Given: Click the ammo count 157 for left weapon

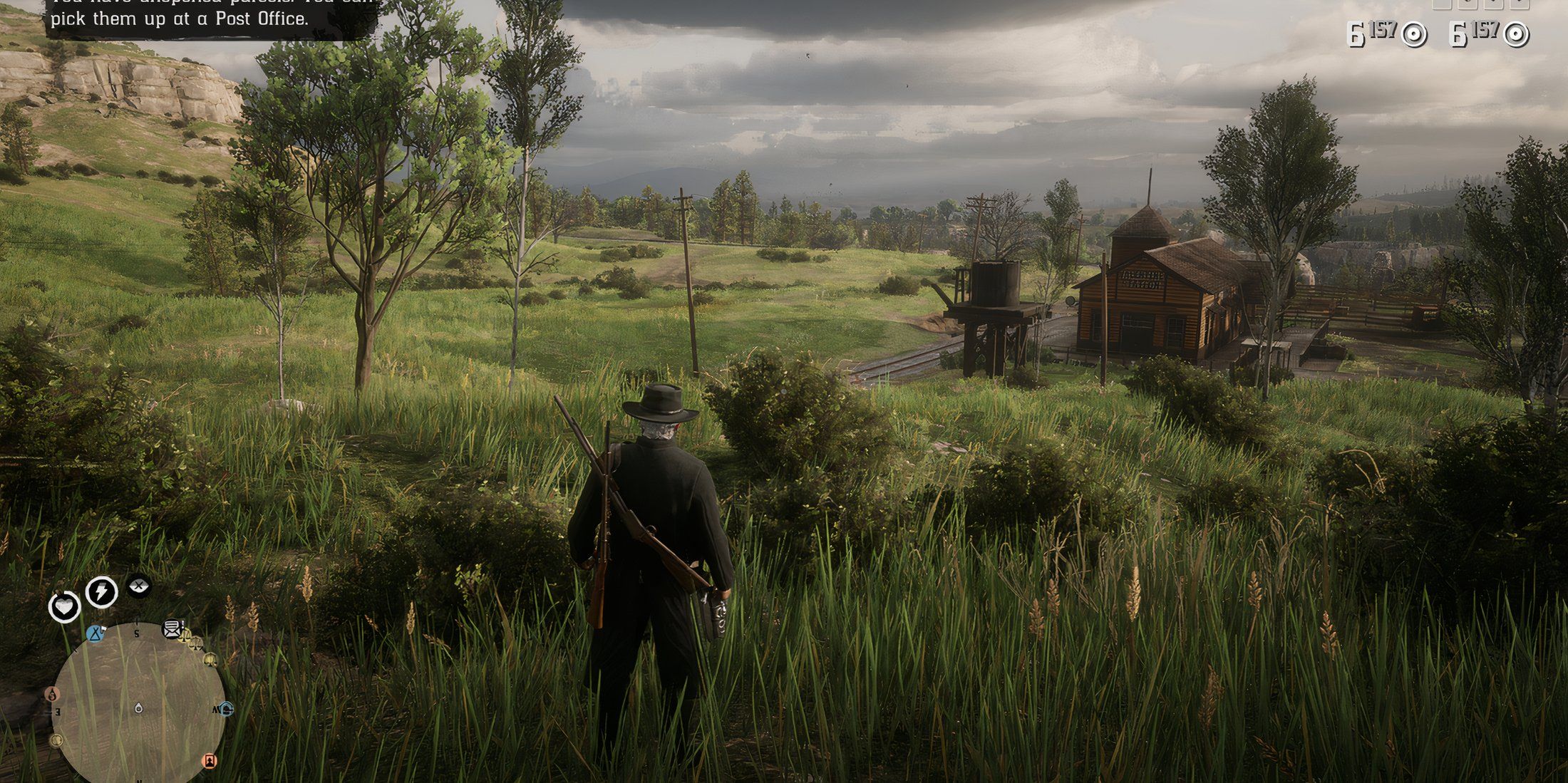Looking at the screenshot, I should click(x=1382, y=29).
